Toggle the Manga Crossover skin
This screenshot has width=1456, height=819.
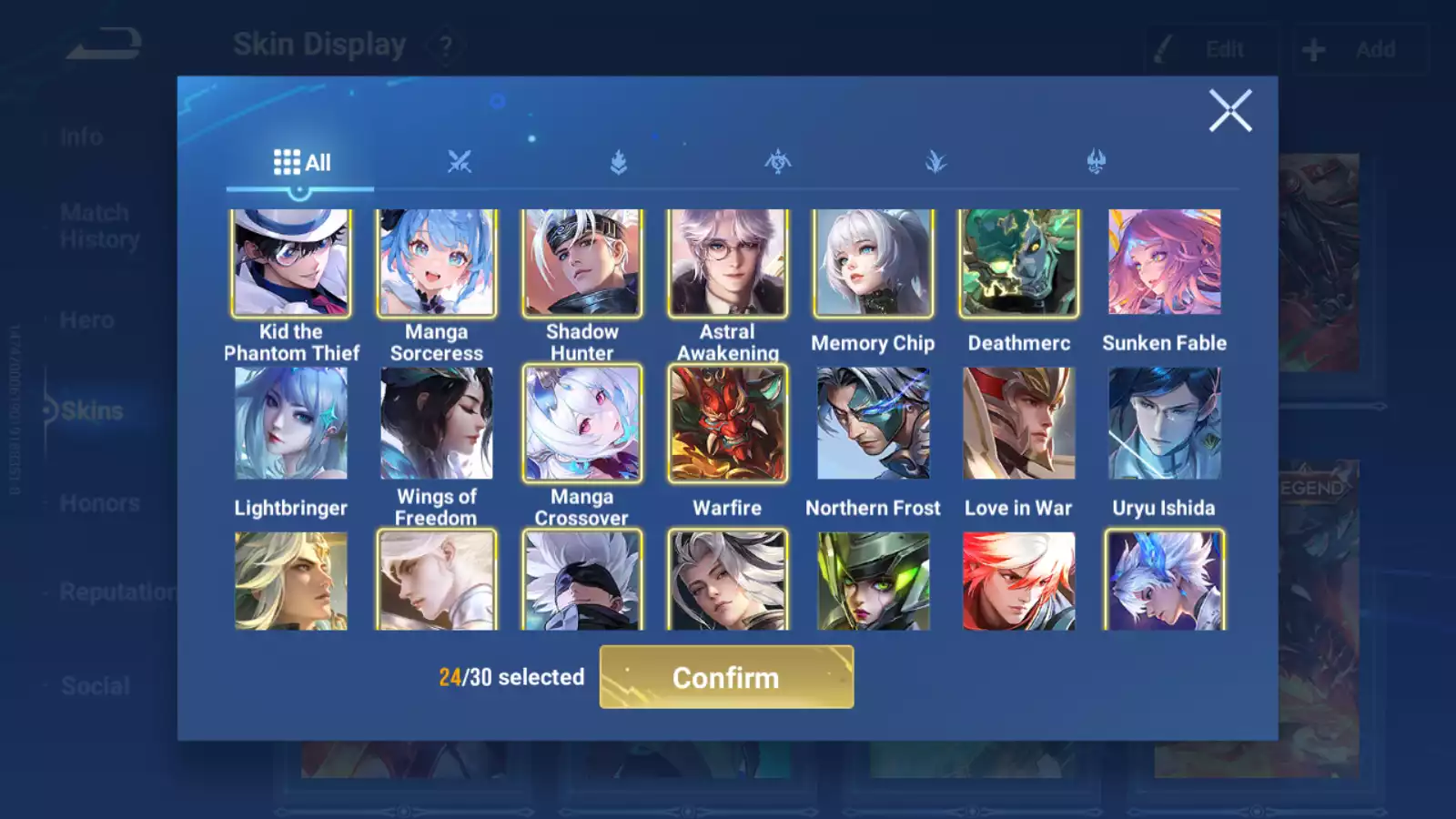click(582, 423)
